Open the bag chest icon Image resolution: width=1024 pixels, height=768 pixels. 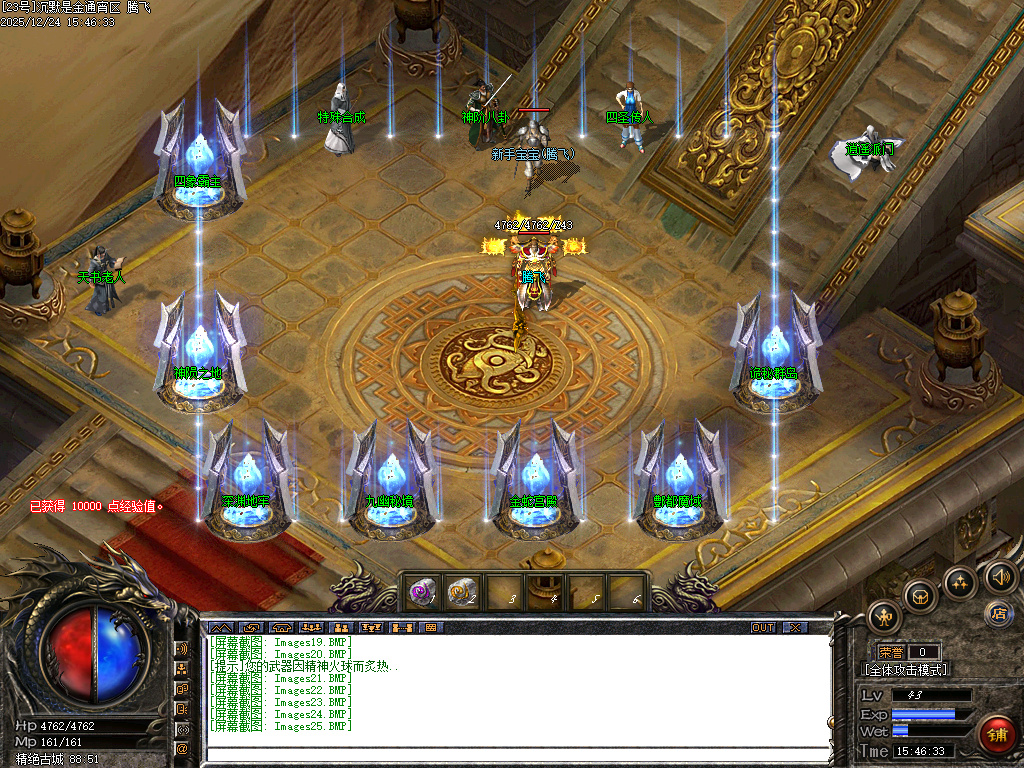pos(919,596)
